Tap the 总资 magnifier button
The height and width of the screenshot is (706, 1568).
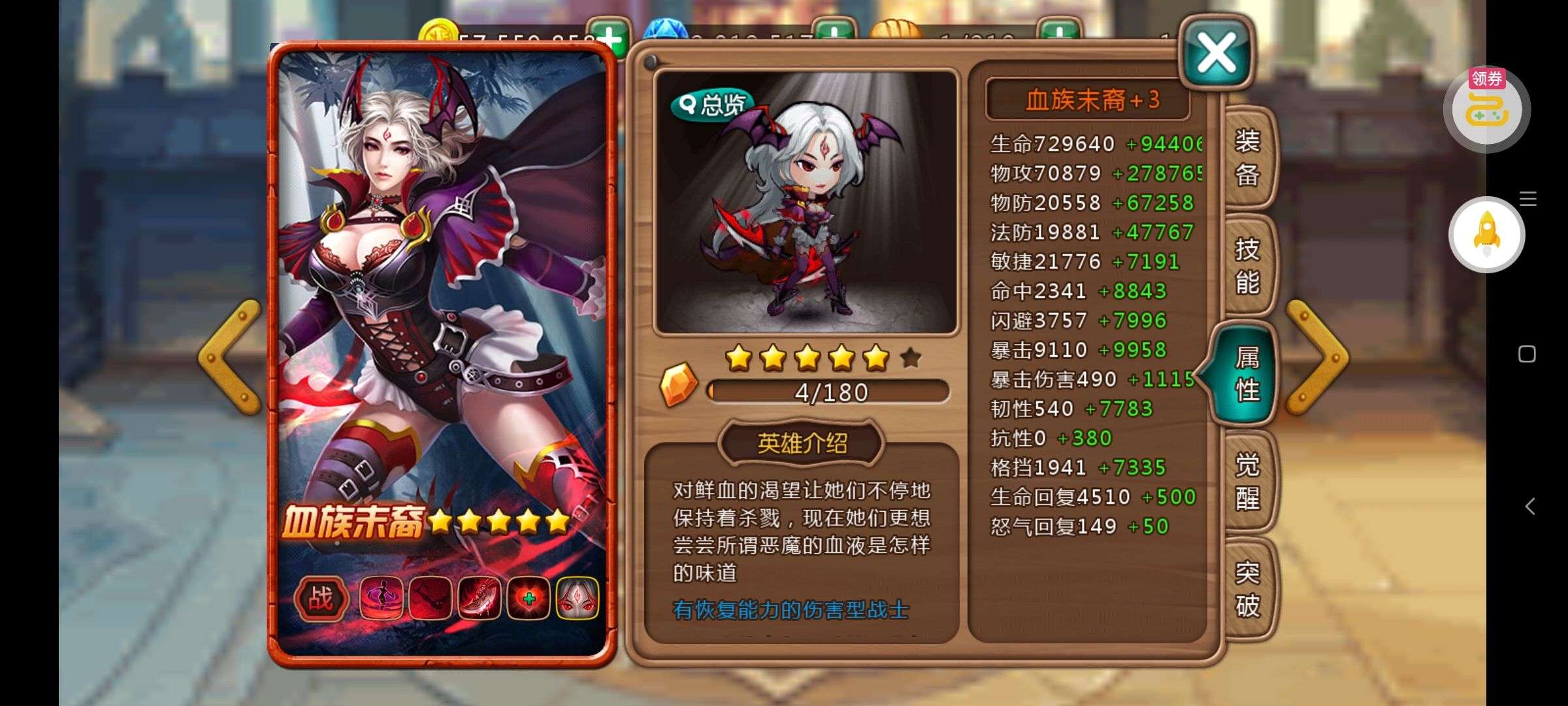711,105
